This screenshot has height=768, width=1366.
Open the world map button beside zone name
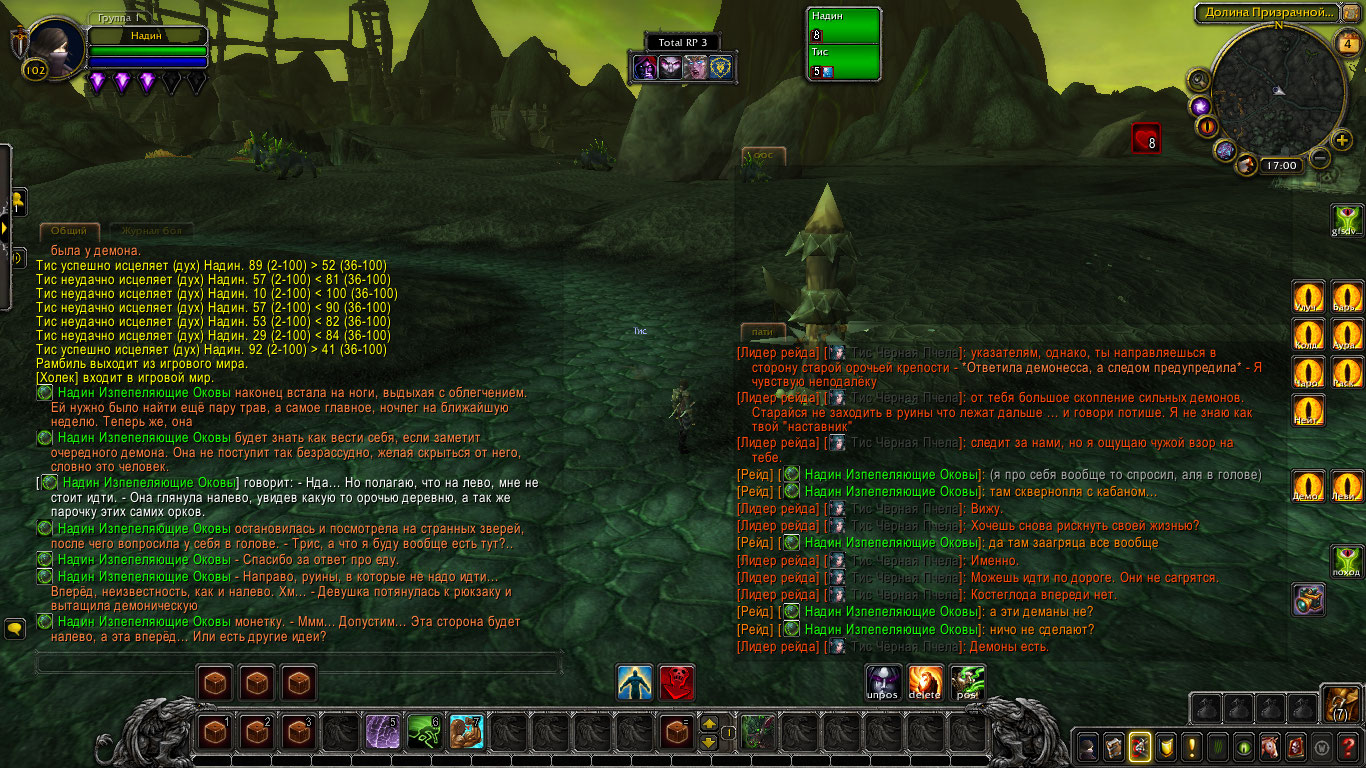(1350, 13)
